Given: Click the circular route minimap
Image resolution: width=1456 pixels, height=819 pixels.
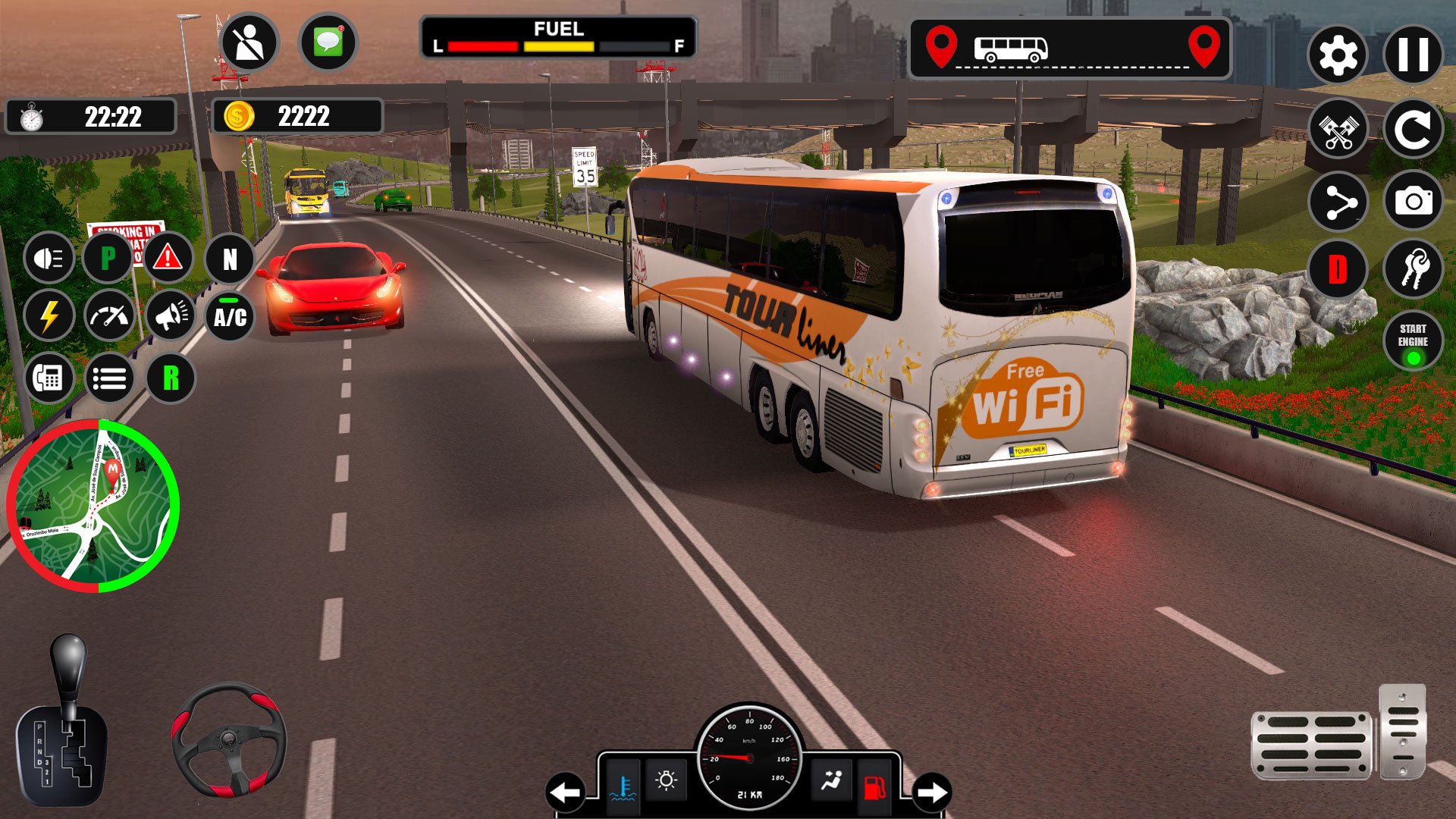Looking at the screenshot, I should pyautogui.click(x=93, y=506).
